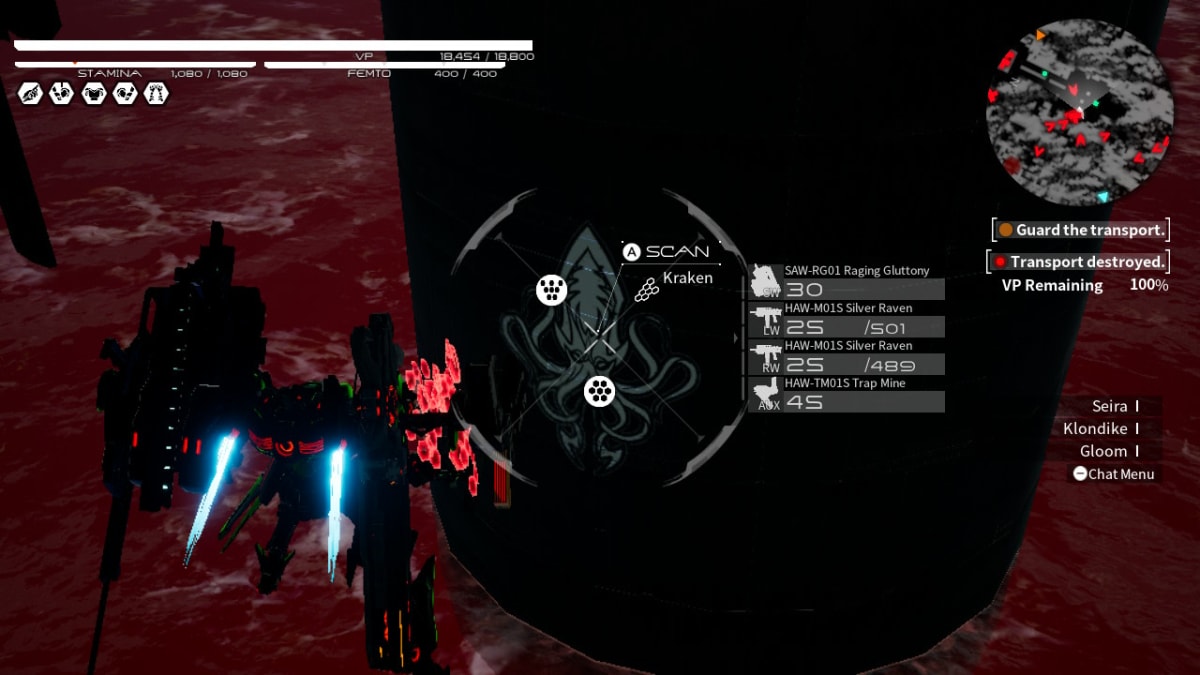The height and width of the screenshot is (675, 1200).
Task: Choose the HAW-TM01S Trap Mine auxiliary slot
Action: (x=766, y=396)
